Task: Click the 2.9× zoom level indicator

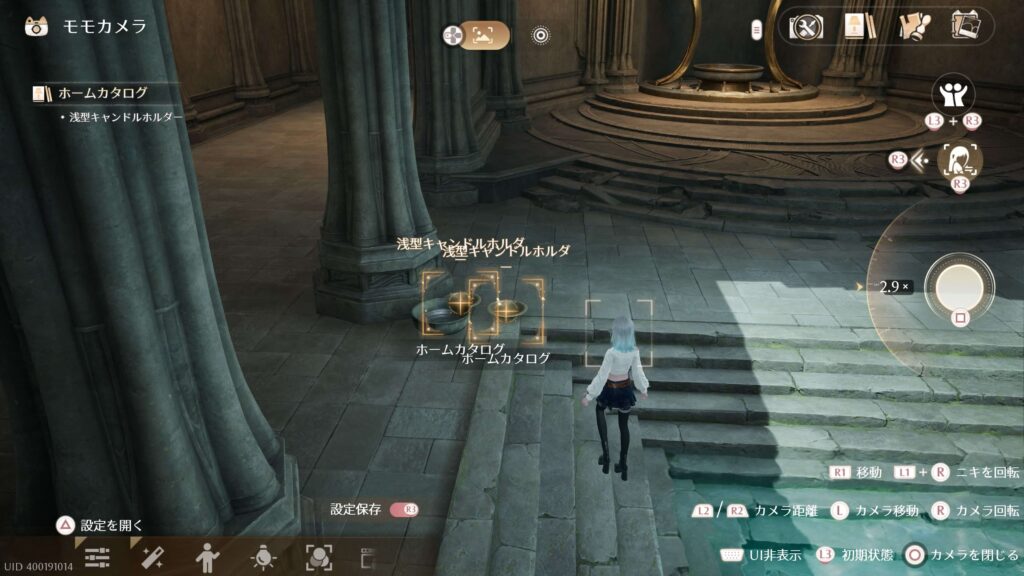Action: 893,286
